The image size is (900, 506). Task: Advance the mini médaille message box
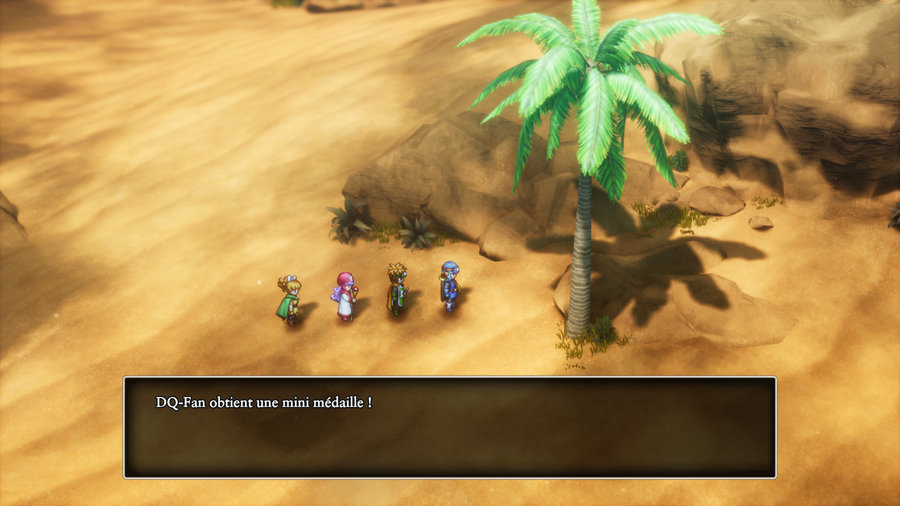(449, 427)
